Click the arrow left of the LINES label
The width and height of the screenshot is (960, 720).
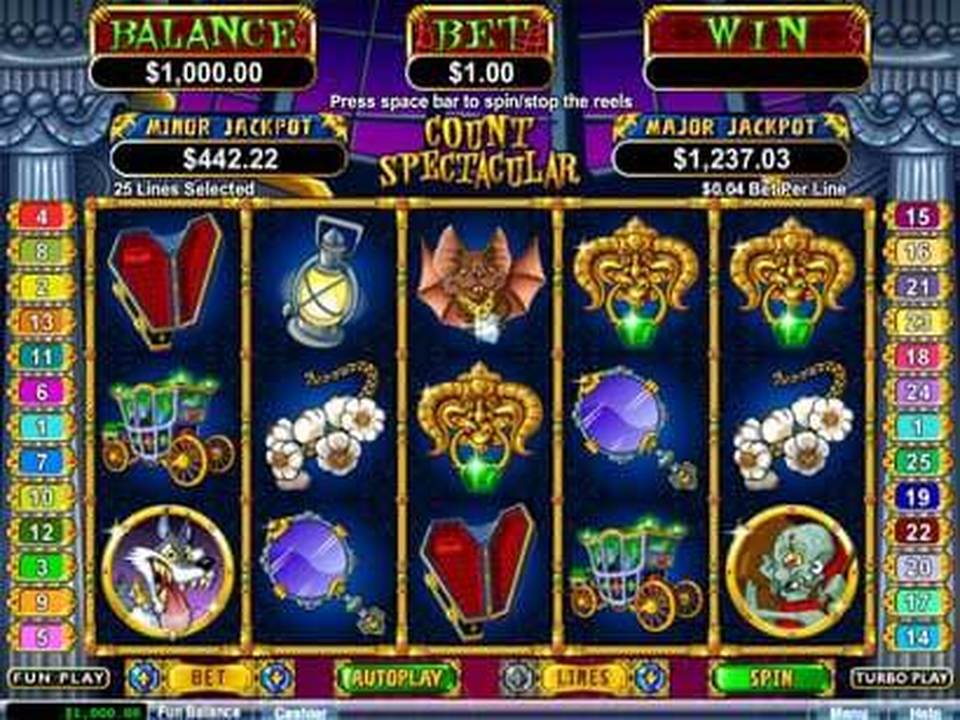point(517,677)
